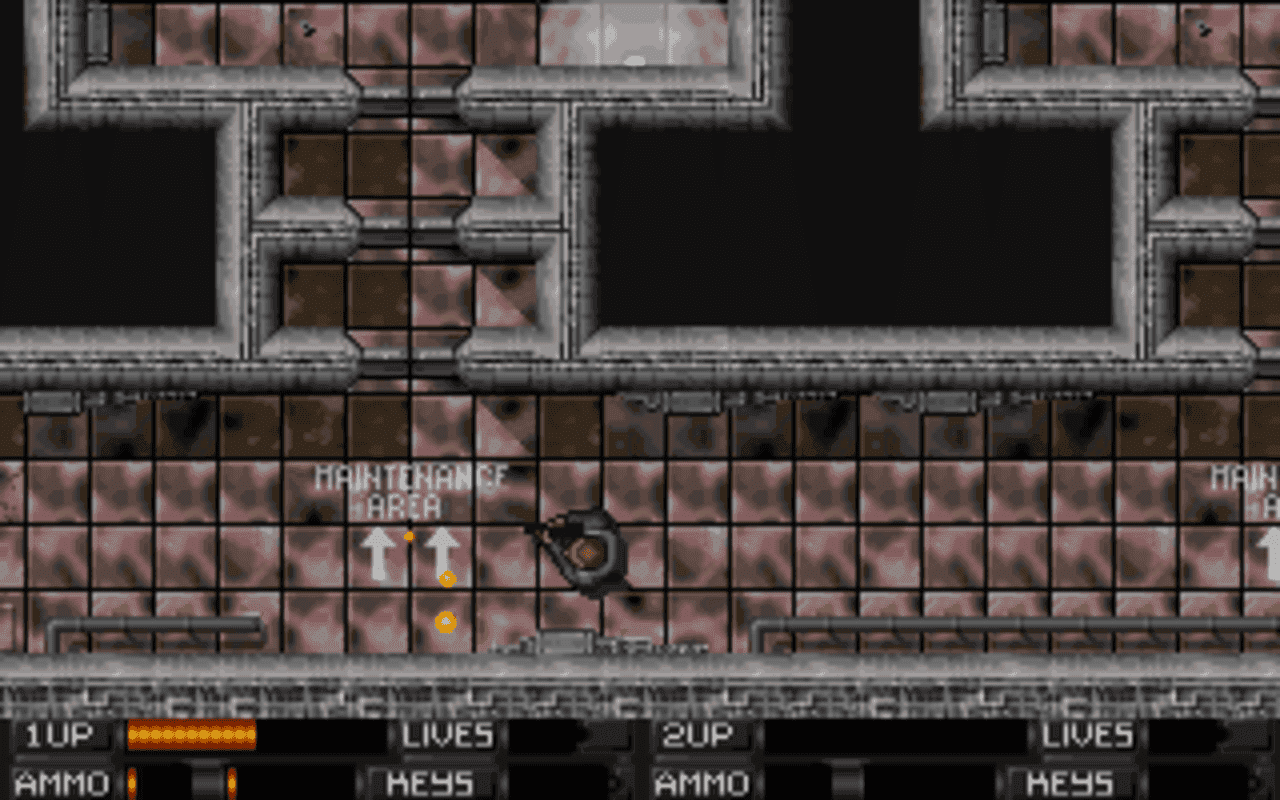
Task: Pick up the large orange ammo clip
Action: (446, 578)
